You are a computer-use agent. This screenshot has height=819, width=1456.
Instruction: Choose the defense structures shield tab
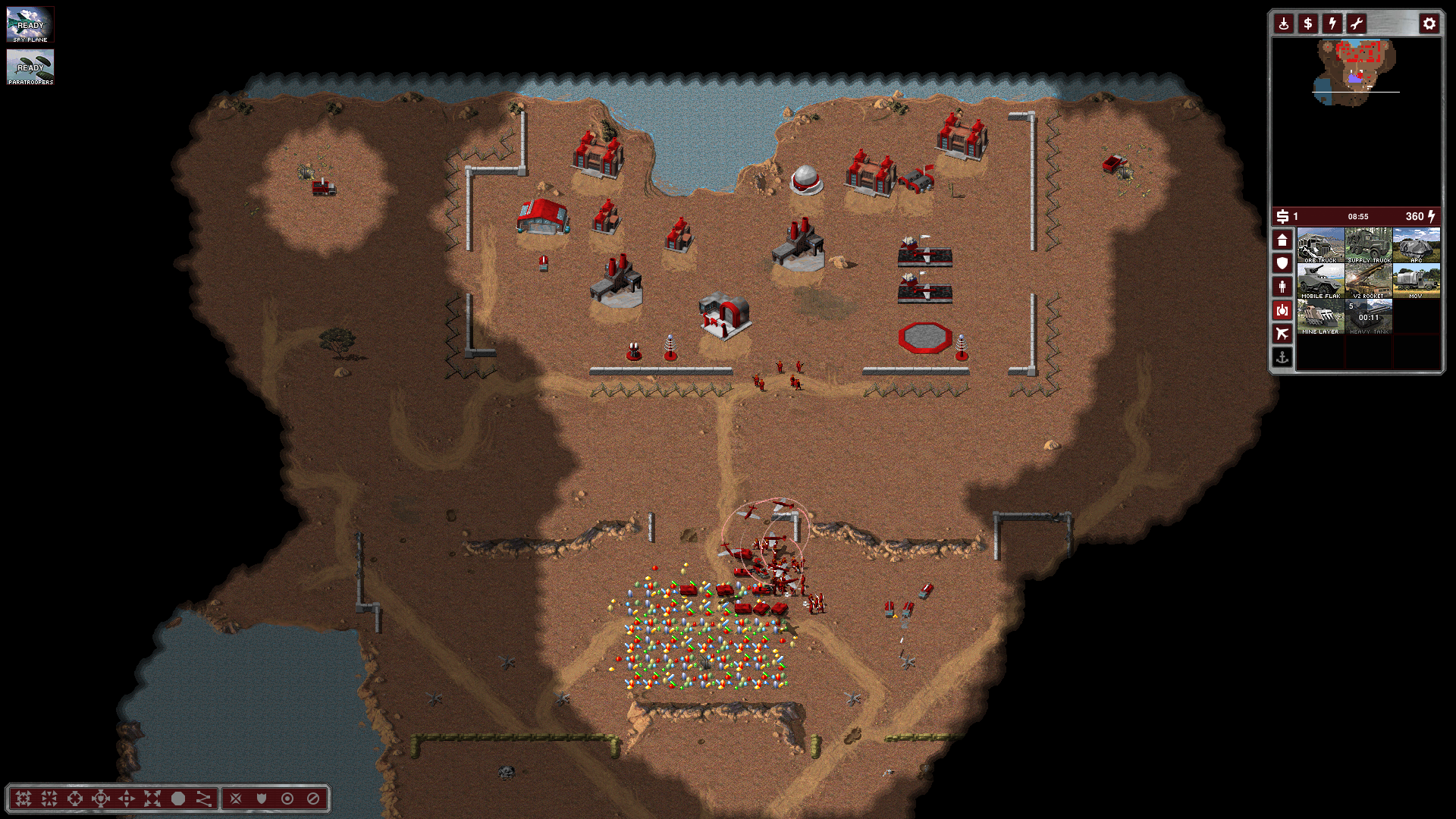(1282, 263)
